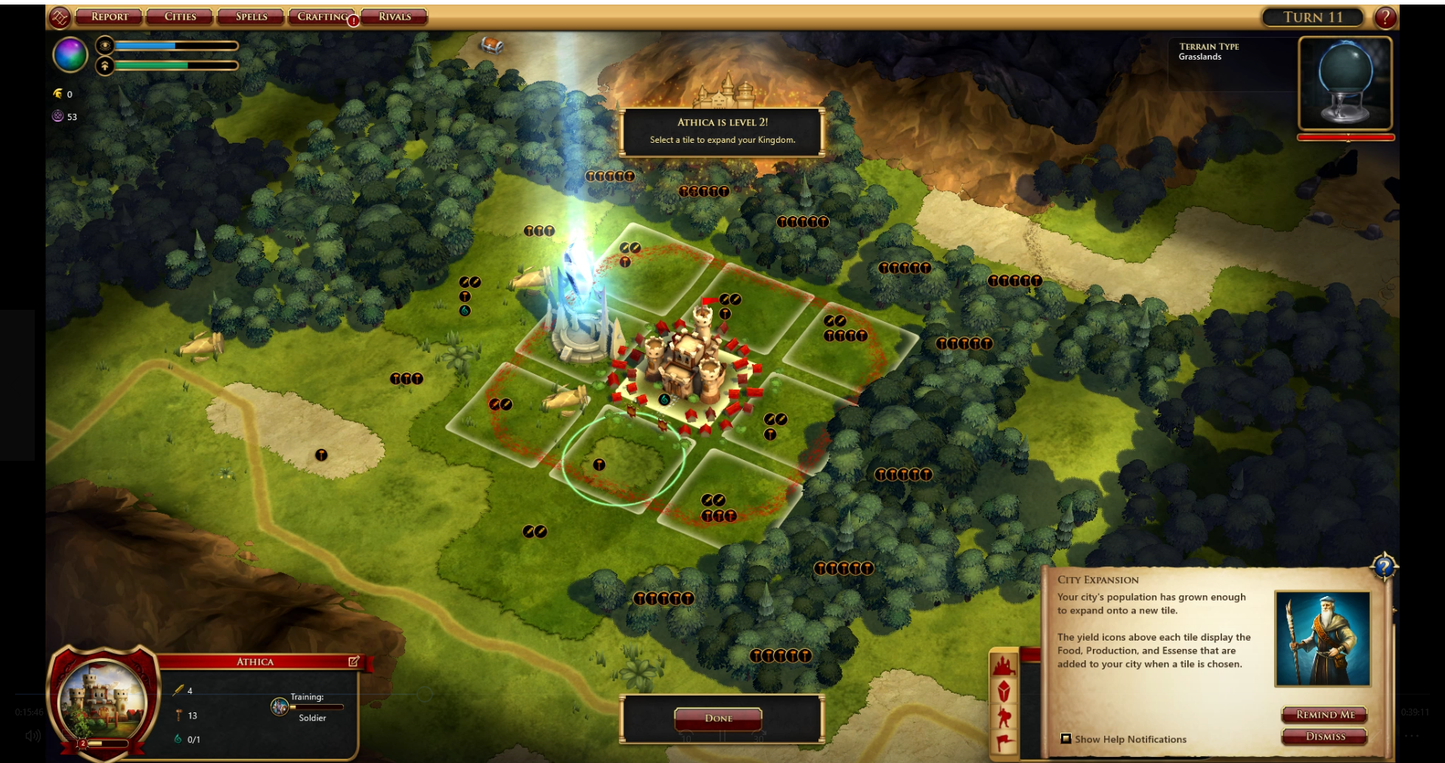Open the Cities menu
The height and width of the screenshot is (763, 1445).
[x=180, y=17]
